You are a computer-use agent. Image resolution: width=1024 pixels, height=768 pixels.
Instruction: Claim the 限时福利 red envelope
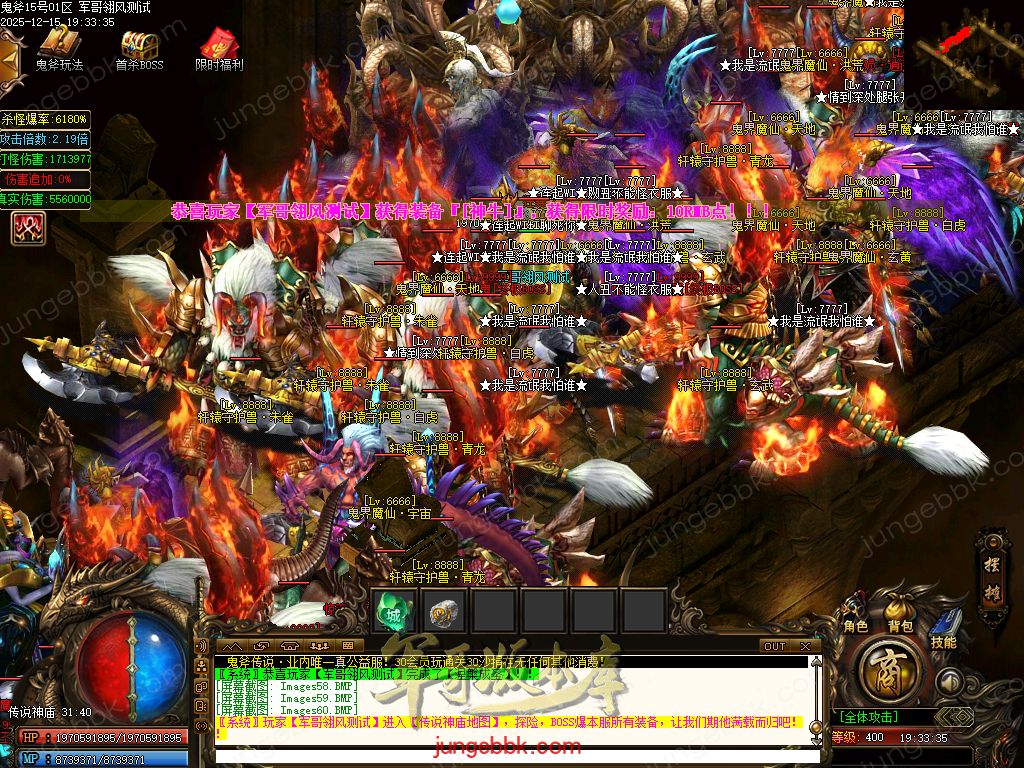pyautogui.click(x=218, y=44)
